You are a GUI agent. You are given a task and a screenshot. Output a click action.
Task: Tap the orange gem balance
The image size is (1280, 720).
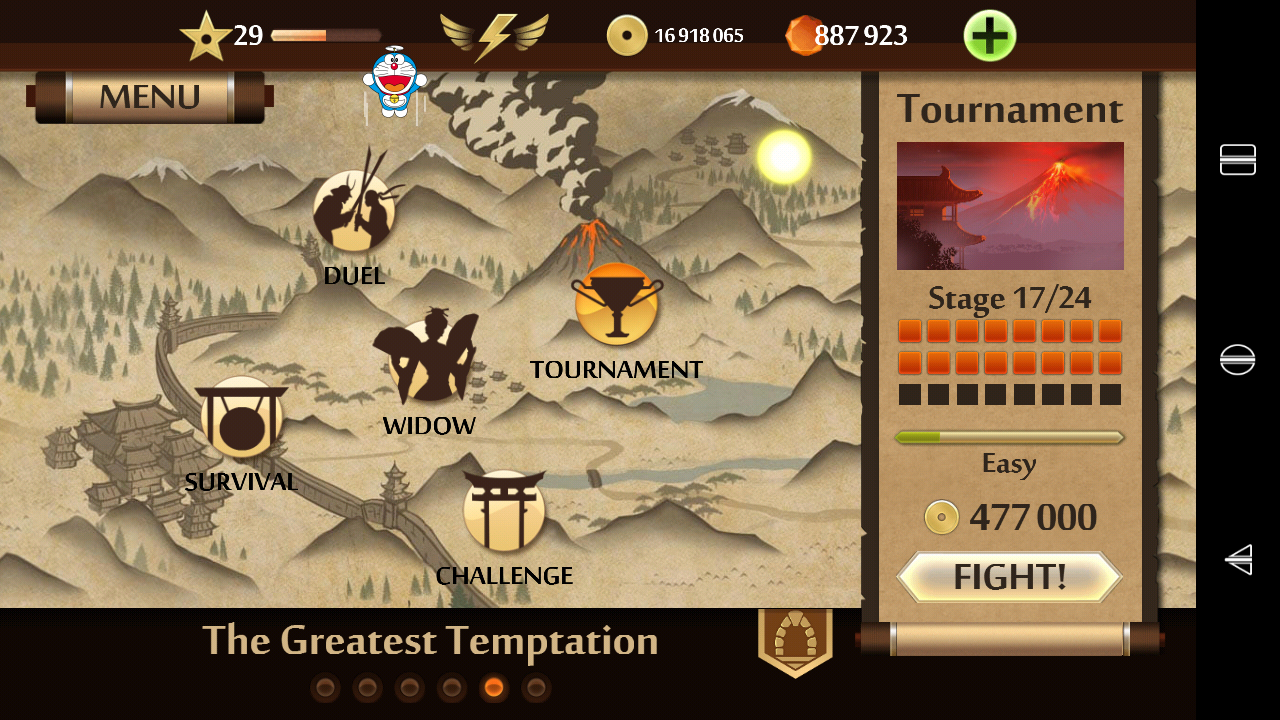(847, 36)
